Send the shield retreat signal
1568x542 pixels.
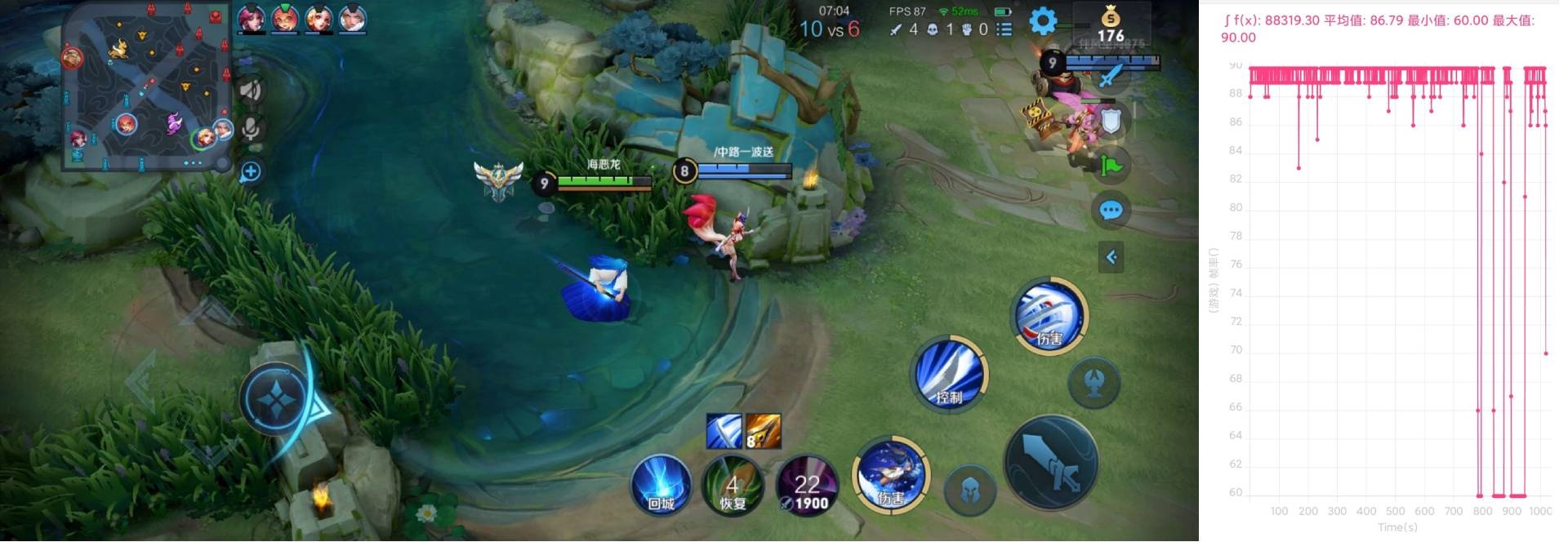click(x=1111, y=121)
